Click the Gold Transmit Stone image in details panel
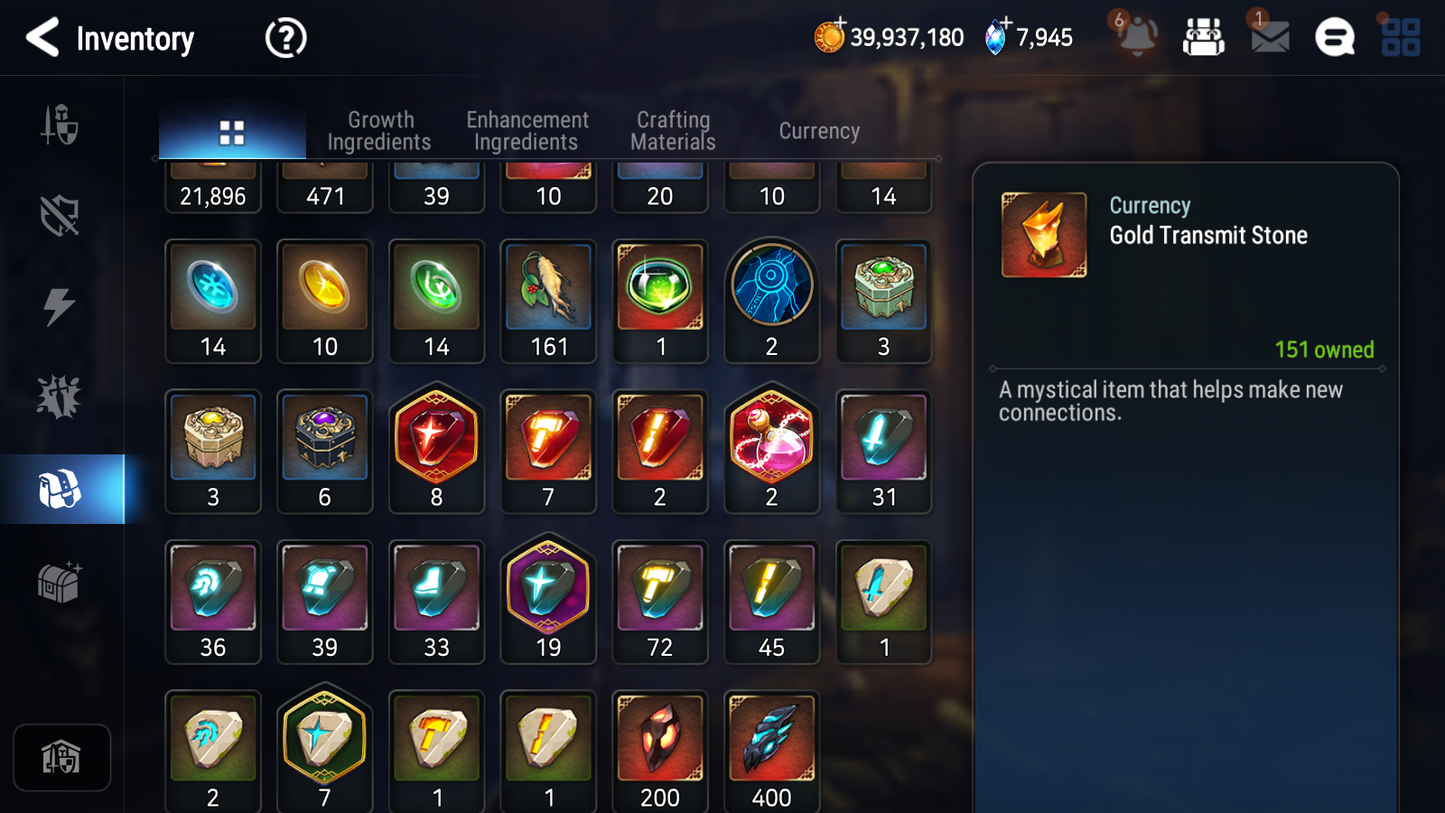The image size is (1445, 813). coord(1044,234)
